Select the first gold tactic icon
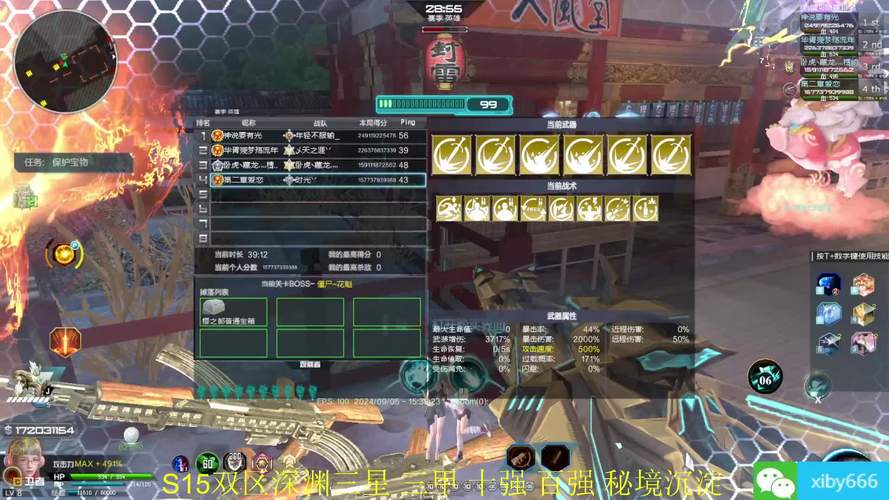889x500 pixels. point(449,208)
